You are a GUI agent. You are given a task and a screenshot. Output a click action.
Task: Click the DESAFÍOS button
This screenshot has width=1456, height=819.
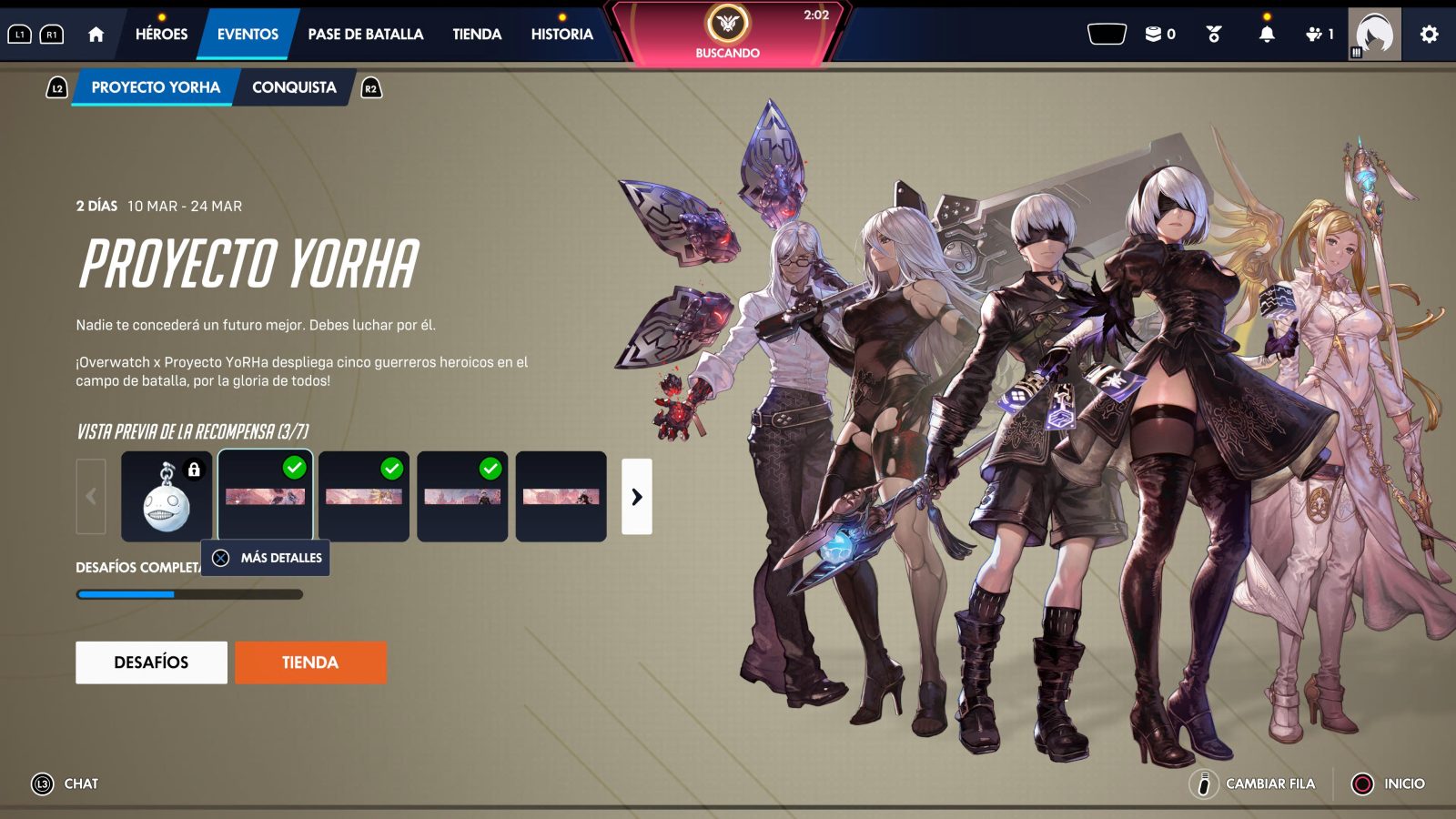[151, 662]
